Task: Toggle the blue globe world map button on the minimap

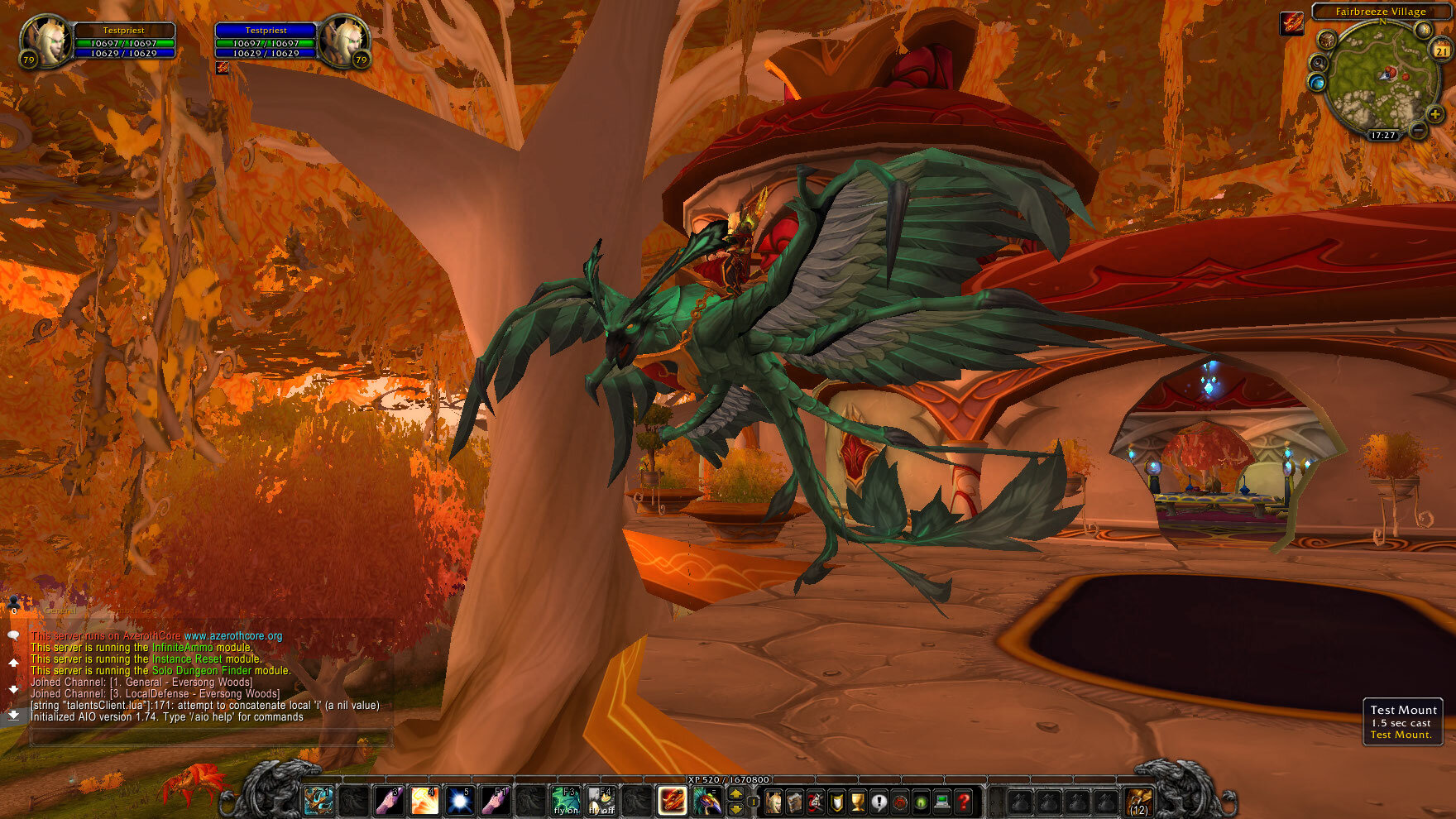Action: (1317, 81)
